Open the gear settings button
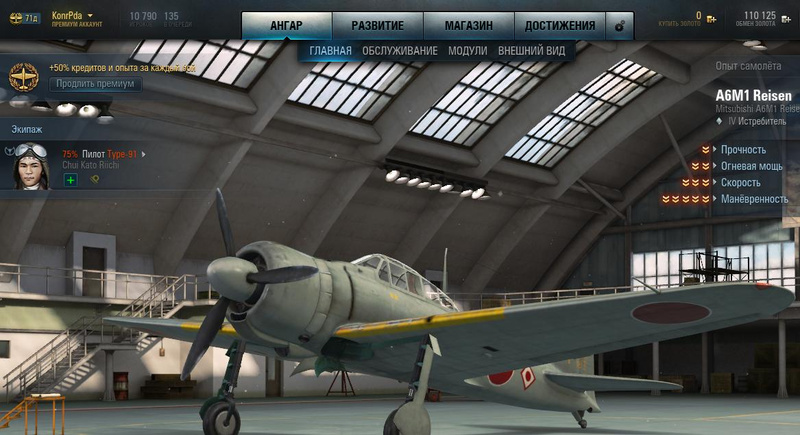This screenshot has width=800, height=435. [620, 25]
